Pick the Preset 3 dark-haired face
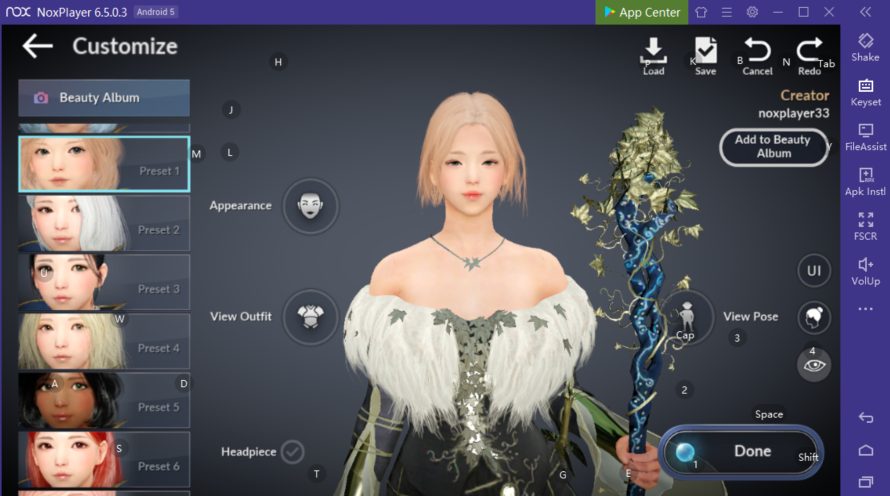 click(x=104, y=282)
